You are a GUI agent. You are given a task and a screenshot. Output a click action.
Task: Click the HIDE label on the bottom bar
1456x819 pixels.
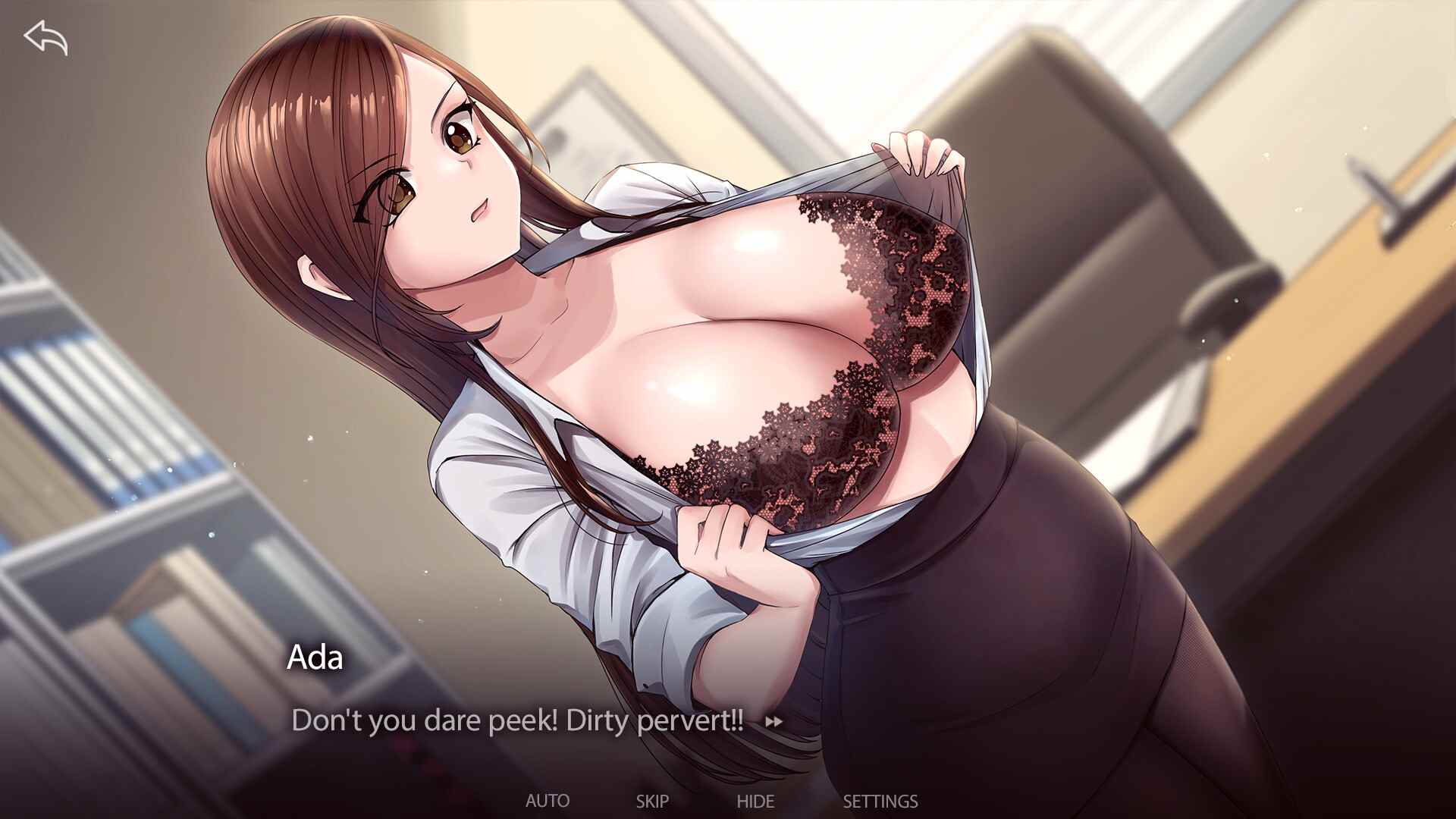(x=756, y=800)
